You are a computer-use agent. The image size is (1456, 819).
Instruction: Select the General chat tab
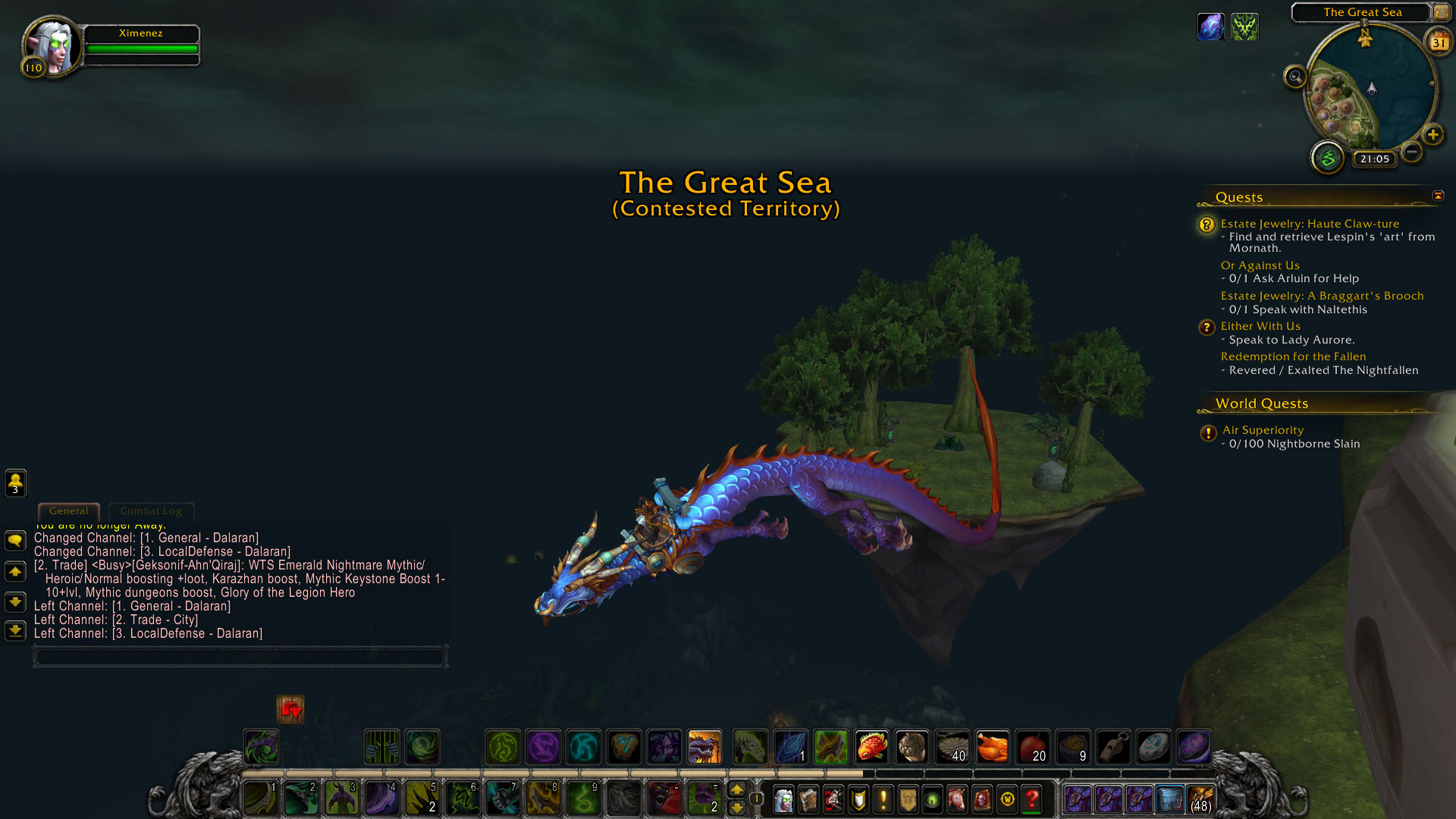[68, 511]
